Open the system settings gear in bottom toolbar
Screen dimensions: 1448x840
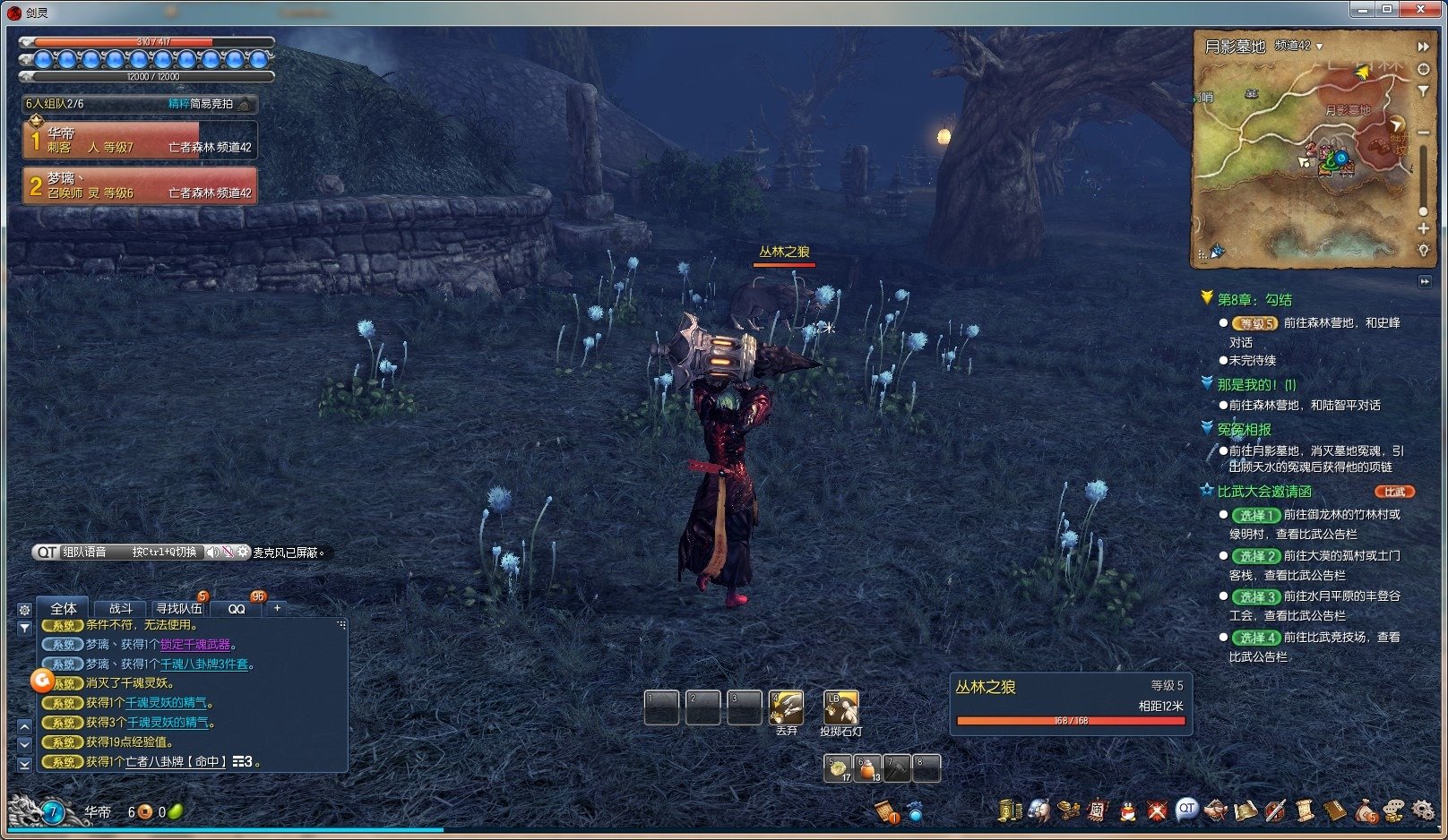1423,810
